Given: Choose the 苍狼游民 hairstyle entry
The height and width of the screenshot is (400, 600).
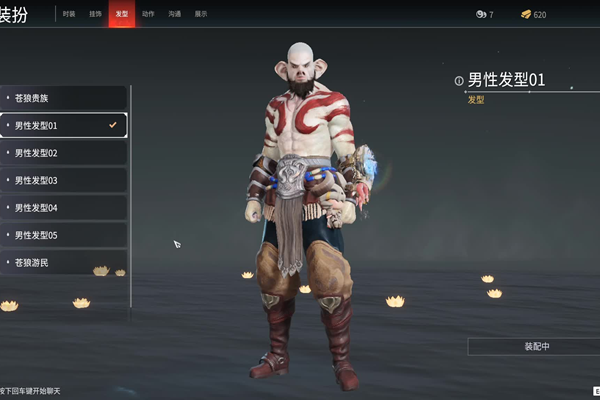Looking at the screenshot, I should pyautogui.click(x=64, y=262).
